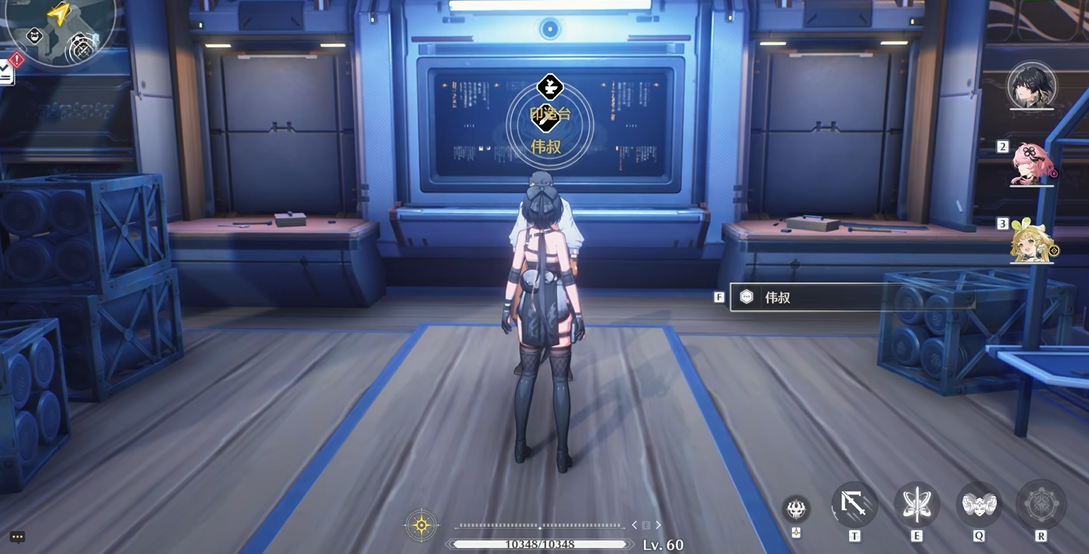
Task: Activate the butterfly sword skill
Action: [x=916, y=504]
